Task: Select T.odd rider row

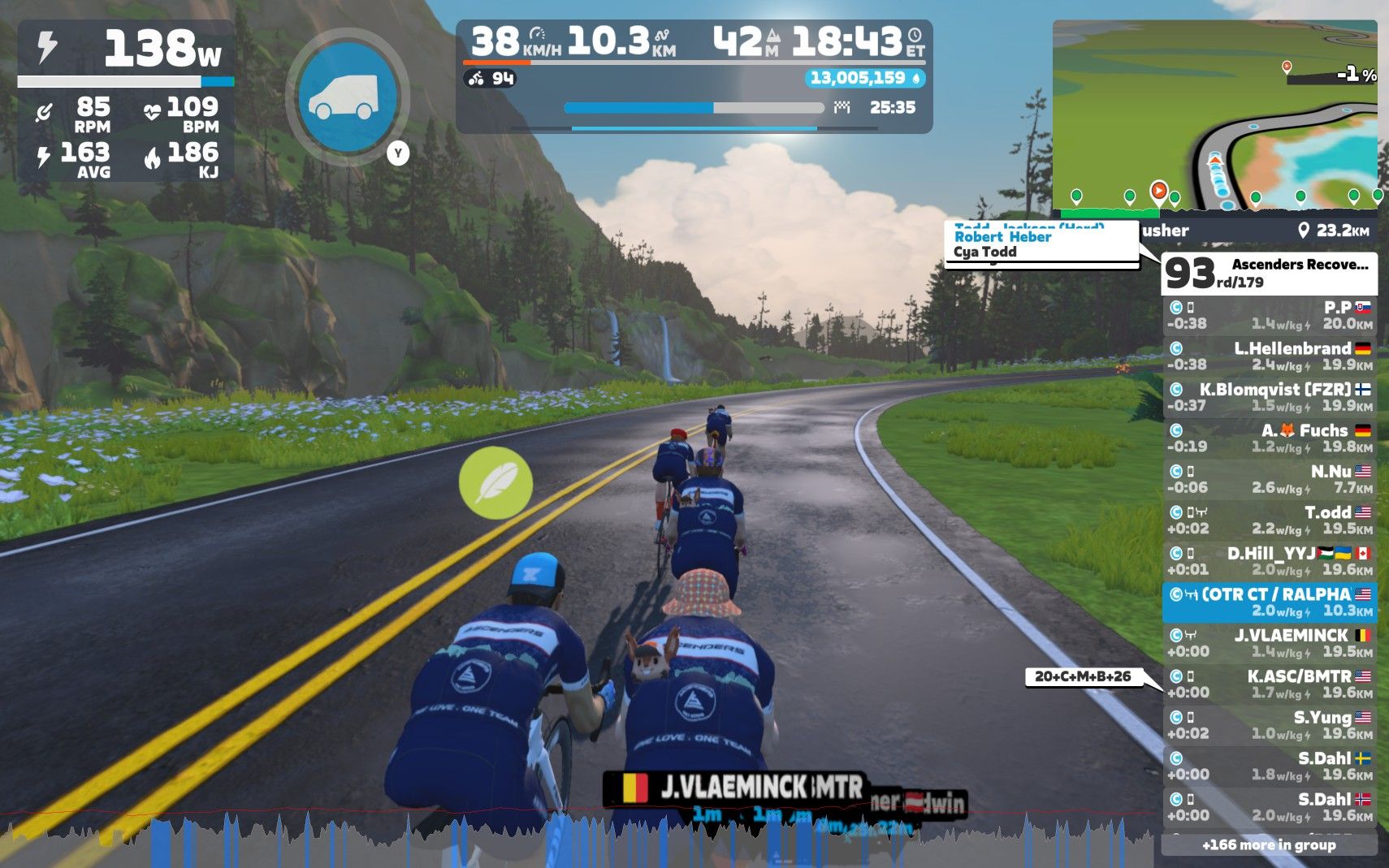Action: (1269, 520)
